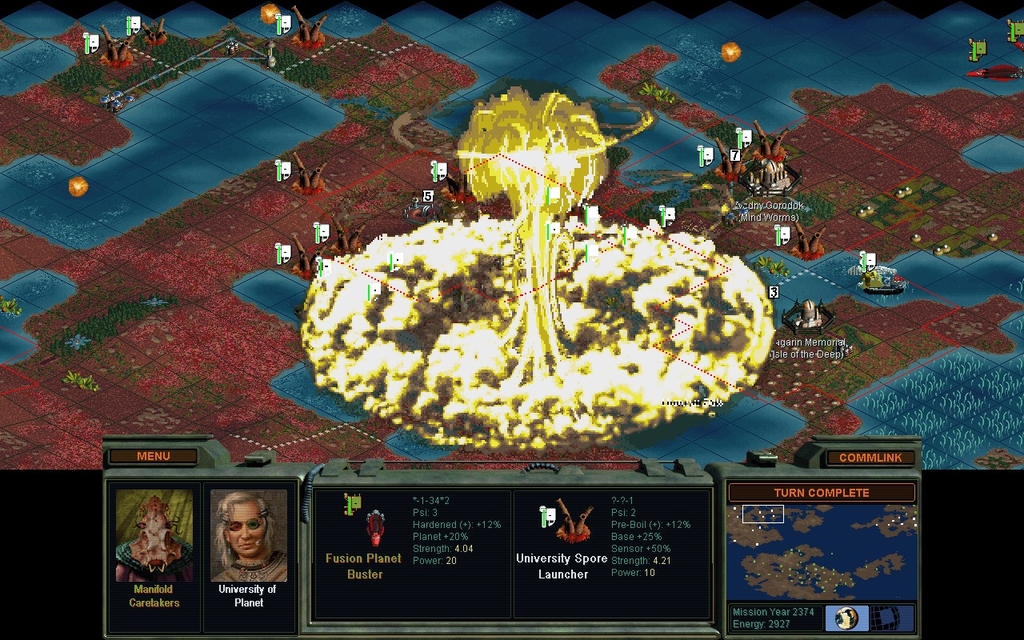Click the world minimap

(x=821, y=551)
